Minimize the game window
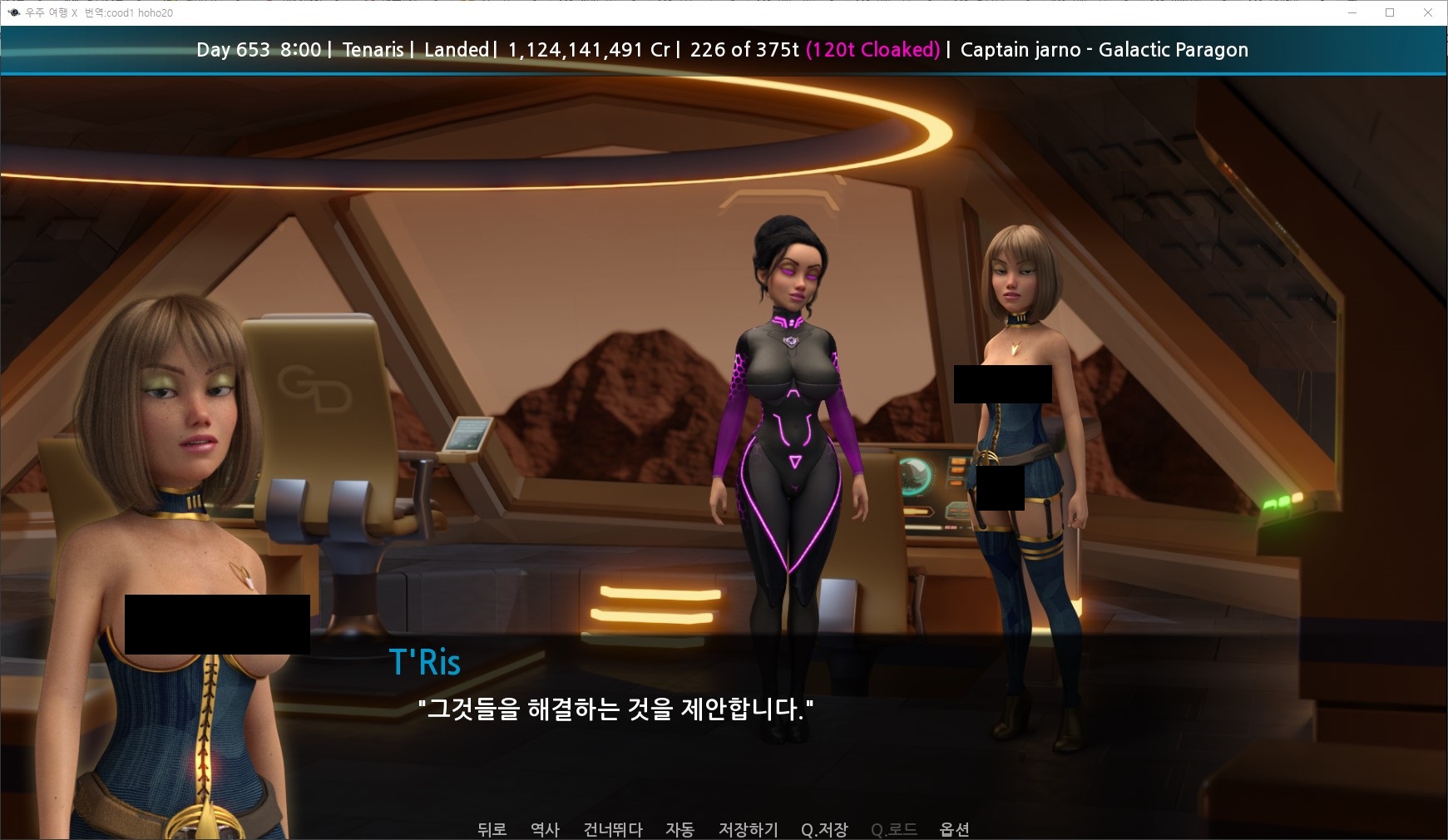 [x=1352, y=12]
